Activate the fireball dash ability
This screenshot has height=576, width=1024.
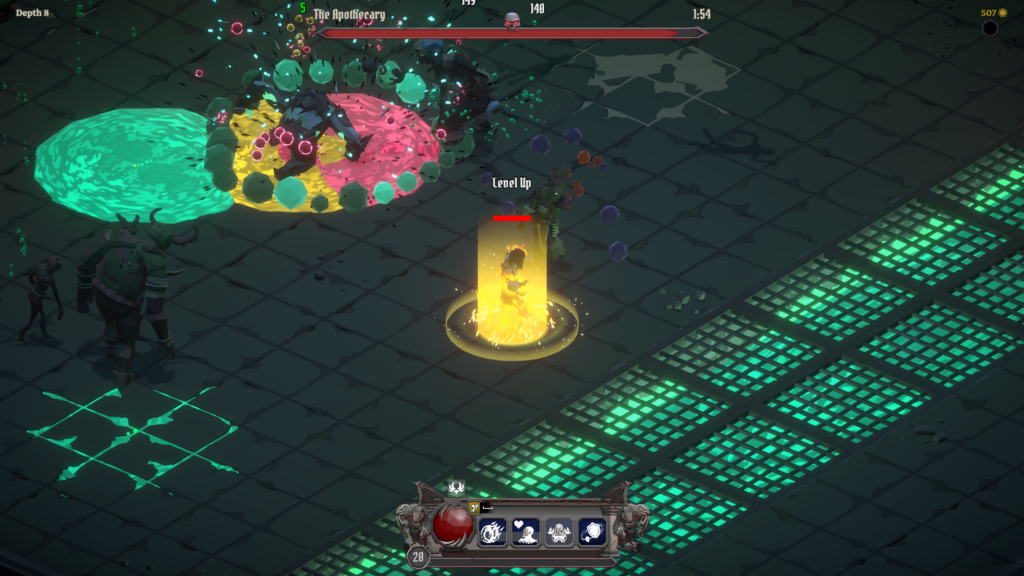[493, 532]
